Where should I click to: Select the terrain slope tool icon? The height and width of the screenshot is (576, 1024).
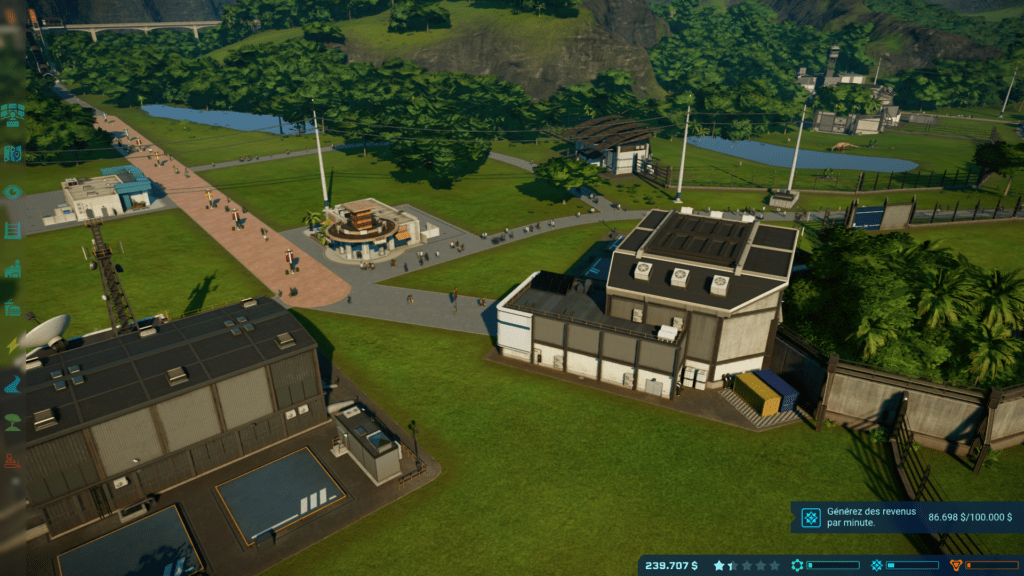pos(13,384)
